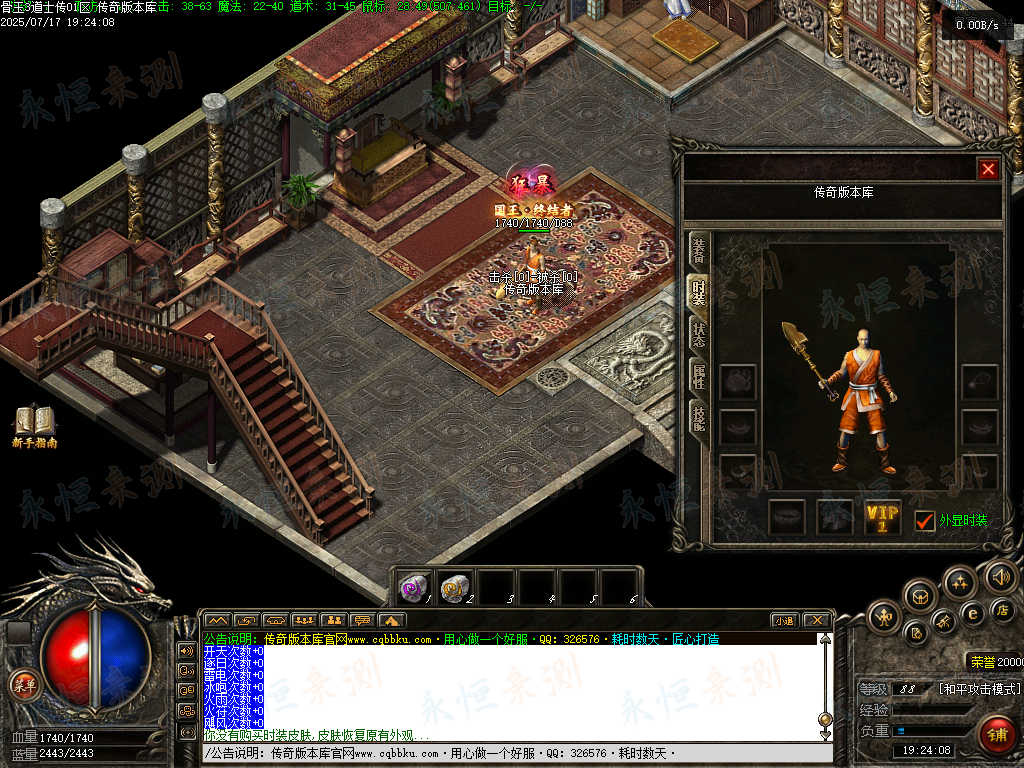Open the bag with the chest icon button

(920, 596)
